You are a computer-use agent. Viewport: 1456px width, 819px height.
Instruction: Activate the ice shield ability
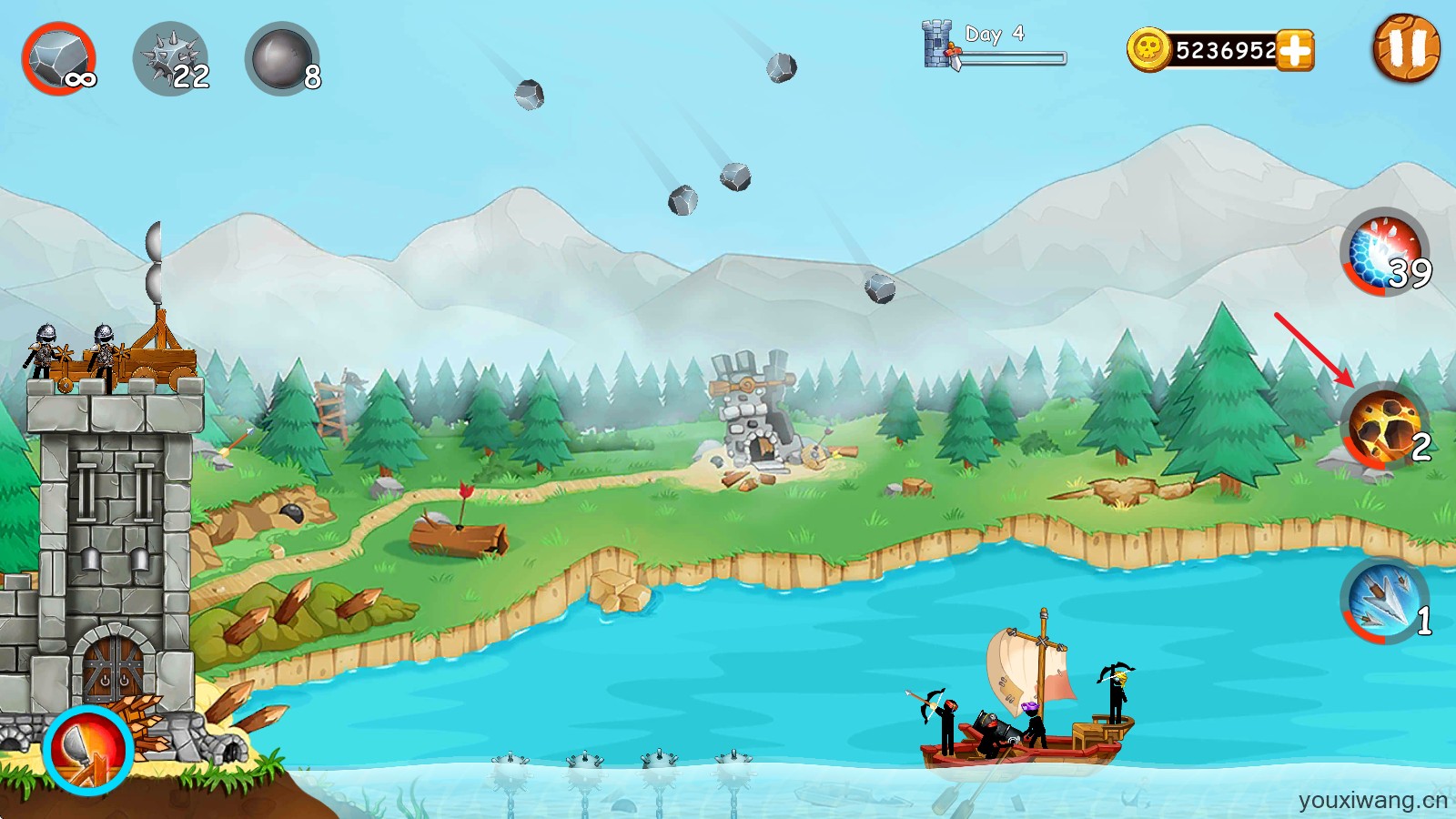1385,252
